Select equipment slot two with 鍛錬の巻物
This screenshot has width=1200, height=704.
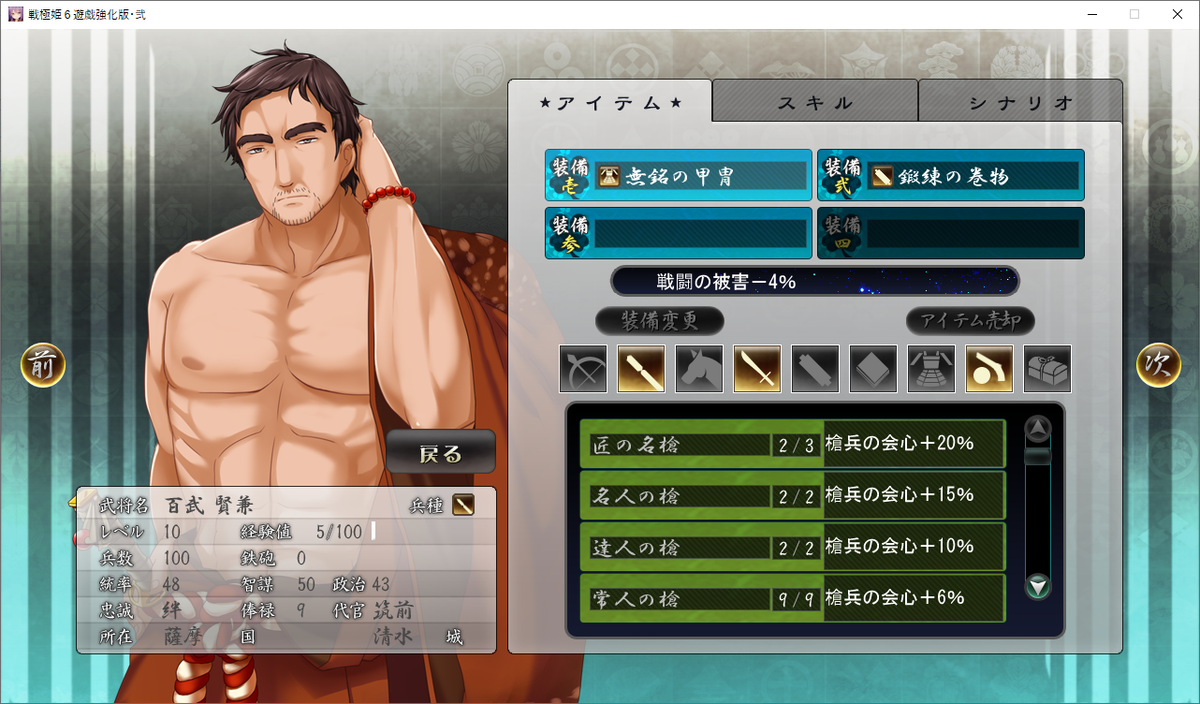click(950, 176)
